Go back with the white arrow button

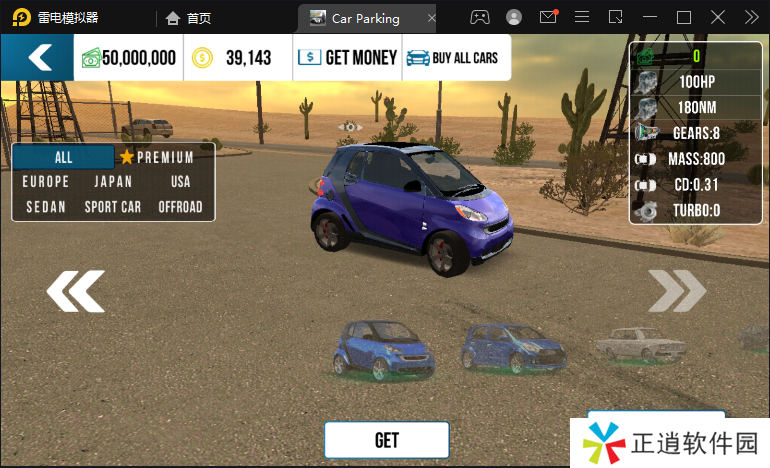pos(38,58)
